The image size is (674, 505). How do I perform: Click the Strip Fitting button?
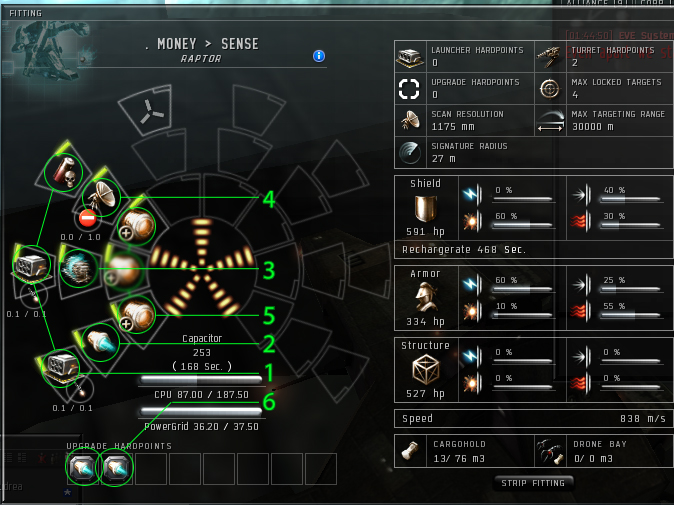pyautogui.click(x=534, y=483)
